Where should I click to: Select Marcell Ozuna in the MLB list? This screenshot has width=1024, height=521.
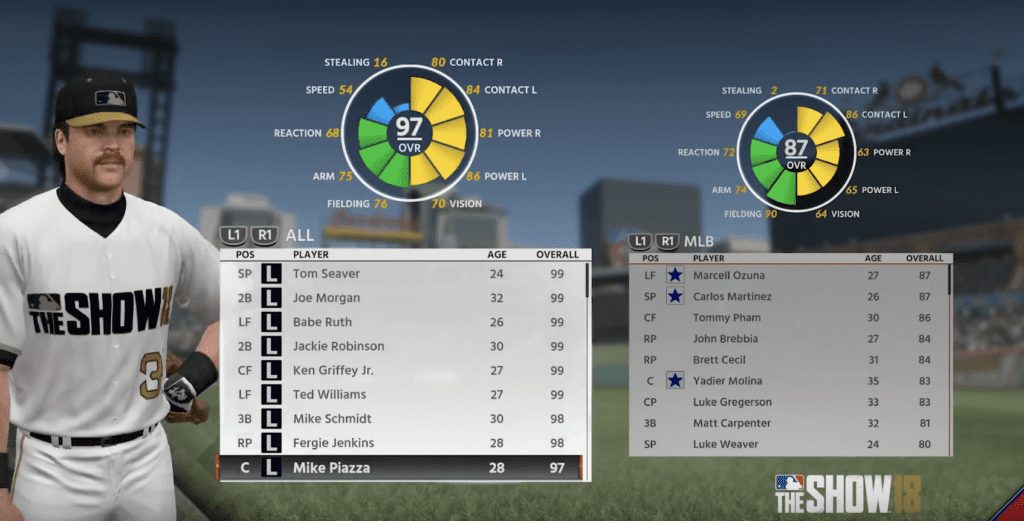click(790, 275)
